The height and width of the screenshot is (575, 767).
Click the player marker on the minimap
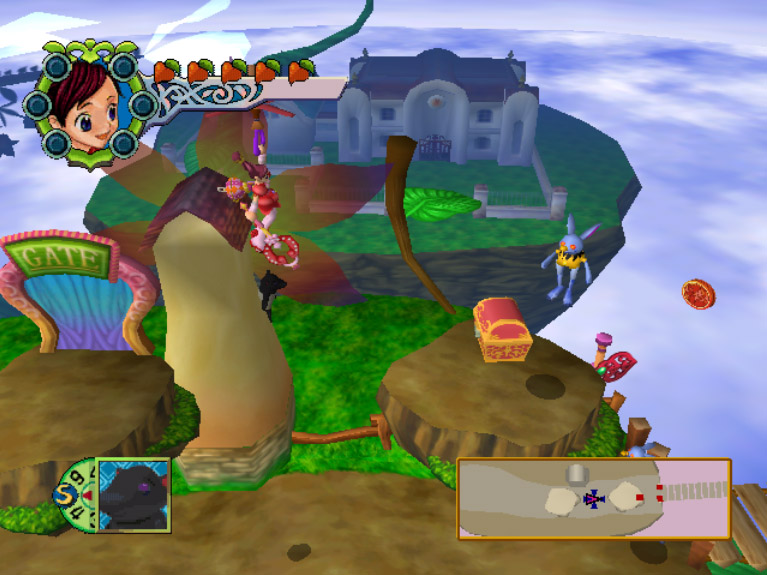click(594, 497)
